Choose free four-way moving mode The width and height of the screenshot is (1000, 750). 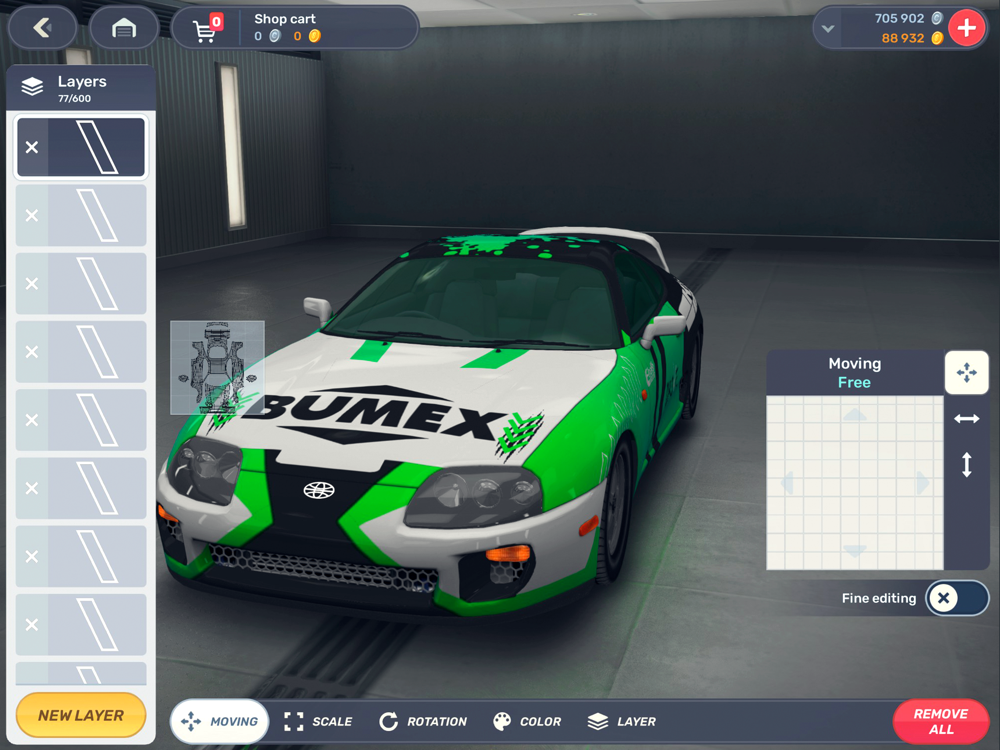pos(967,373)
